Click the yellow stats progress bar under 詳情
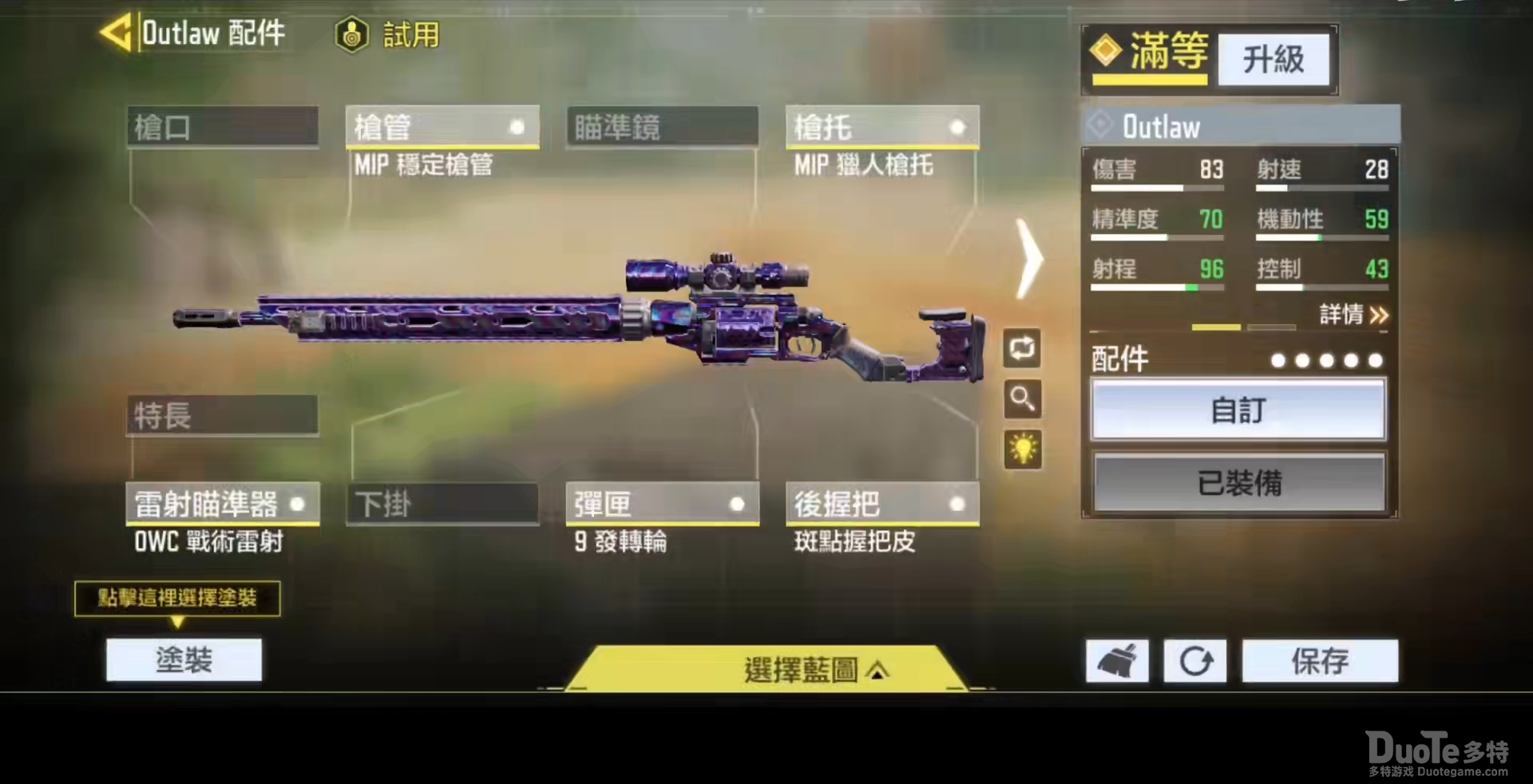 (1215, 327)
